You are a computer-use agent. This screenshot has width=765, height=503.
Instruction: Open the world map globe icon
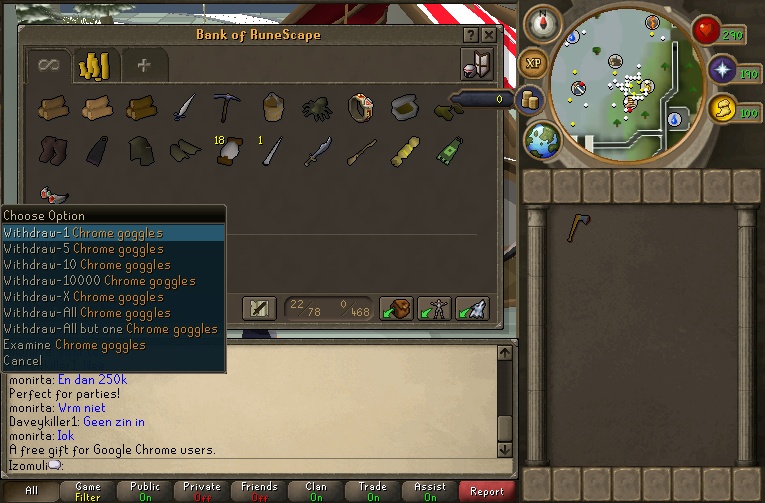click(x=542, y=139)
